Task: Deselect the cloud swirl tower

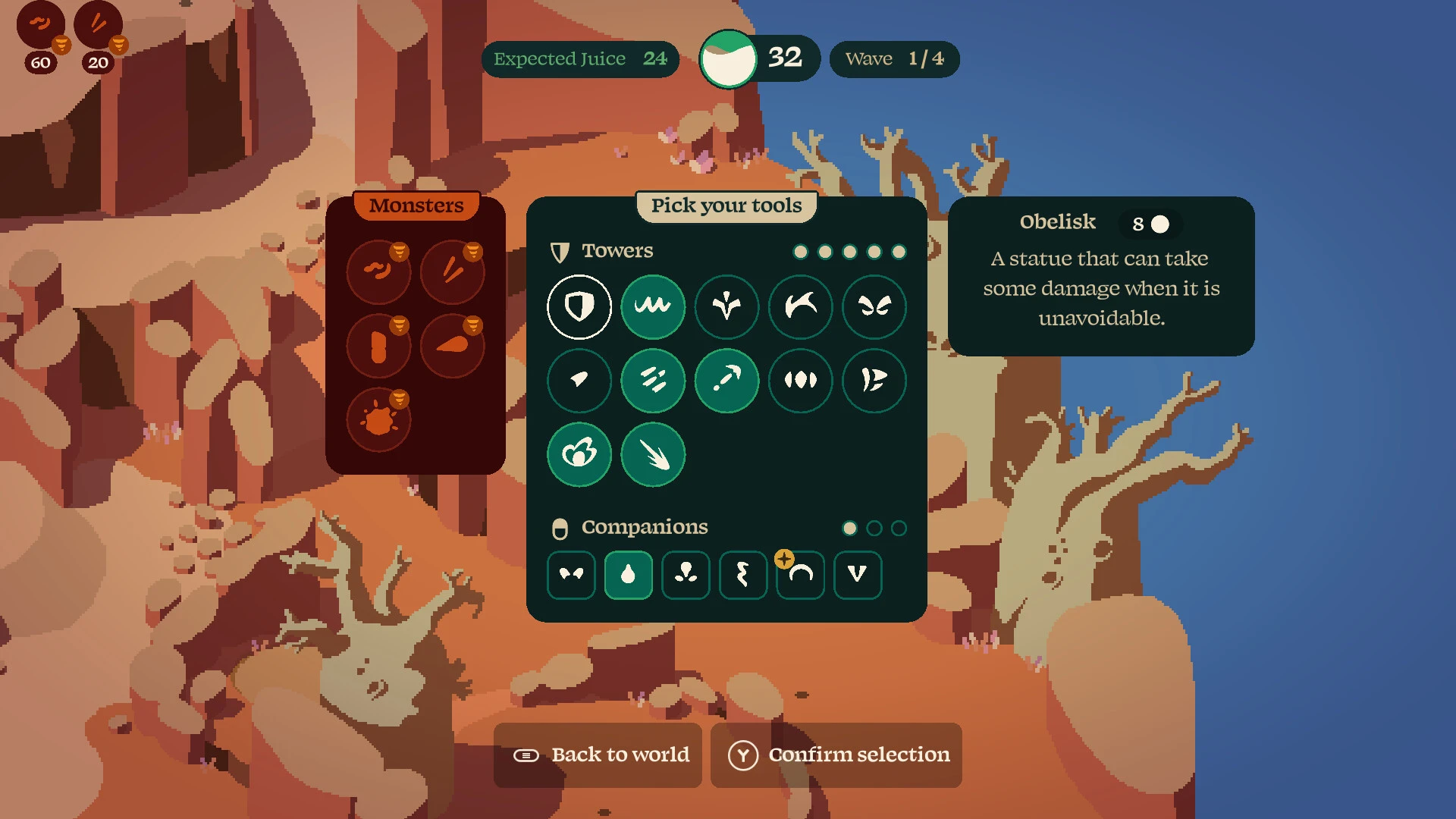Action: point(579,454)
